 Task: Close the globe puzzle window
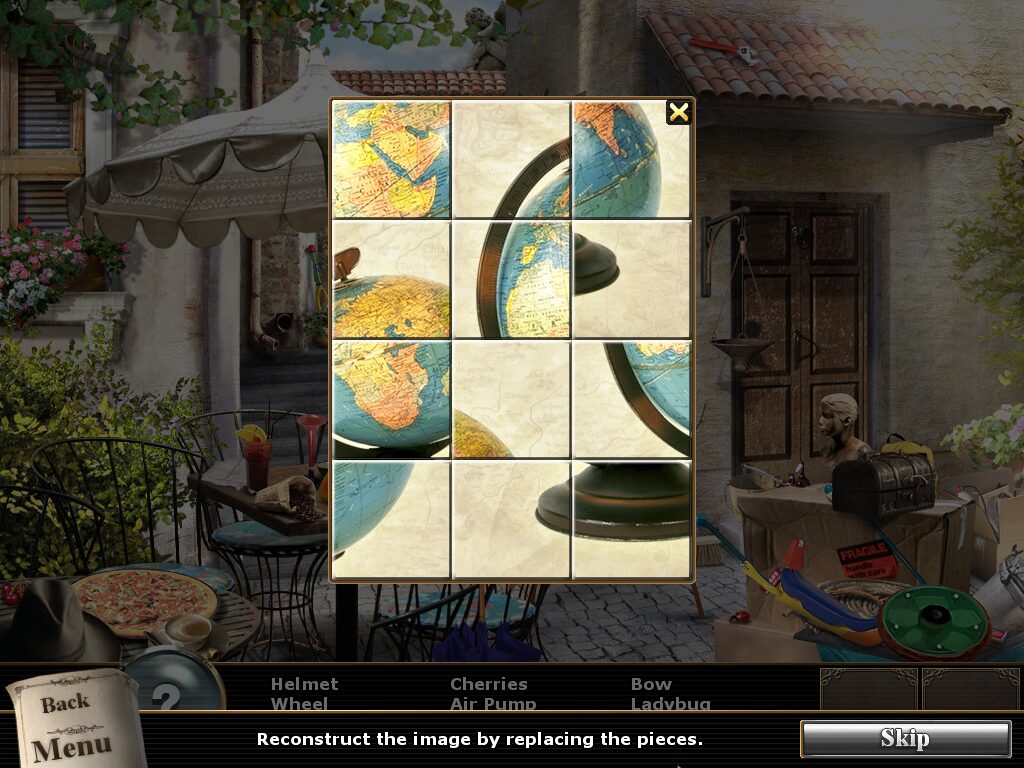point(679,112)
